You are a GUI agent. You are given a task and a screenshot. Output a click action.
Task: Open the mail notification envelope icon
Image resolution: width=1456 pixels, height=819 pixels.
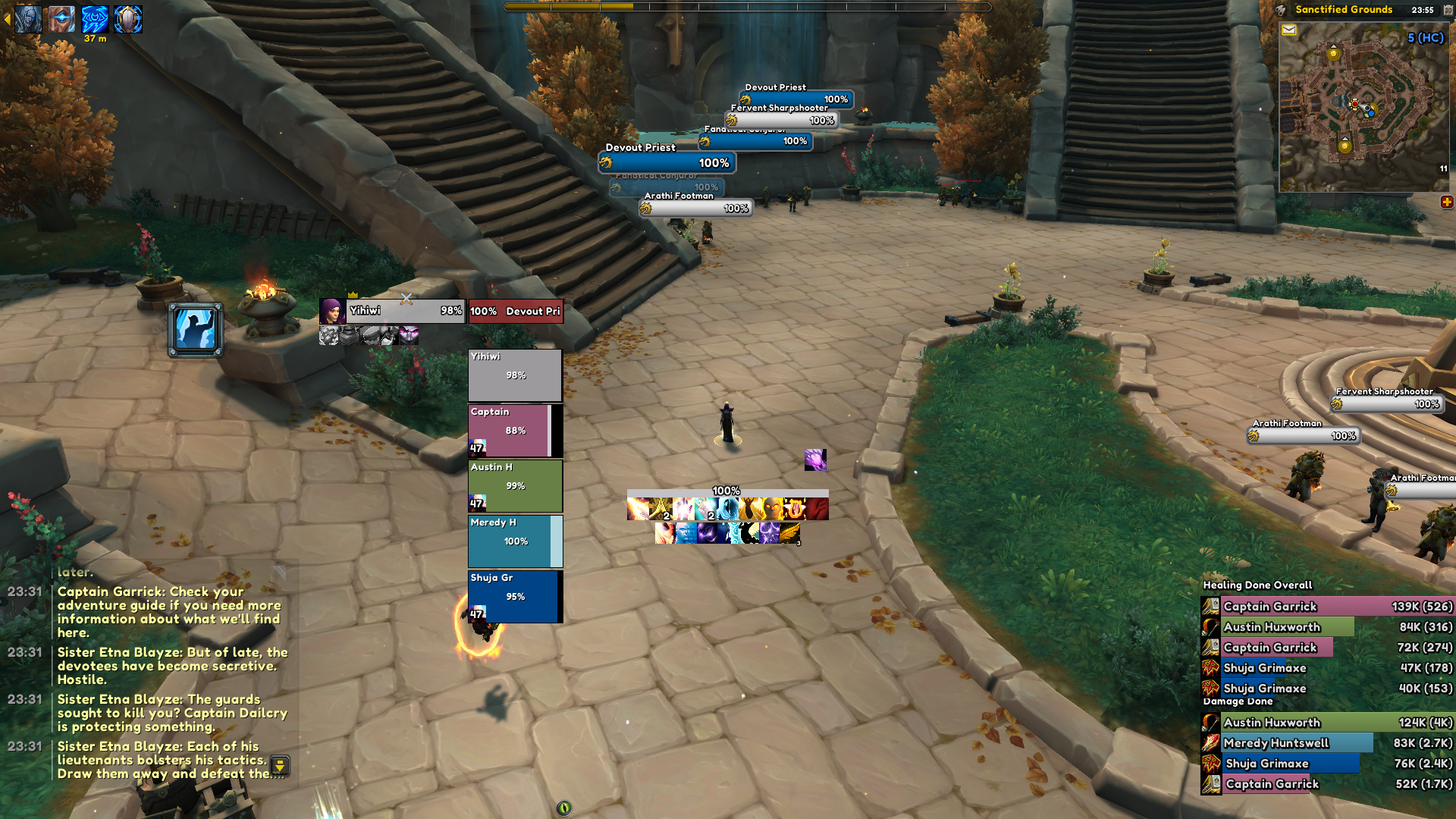(x=1289, y=30)
